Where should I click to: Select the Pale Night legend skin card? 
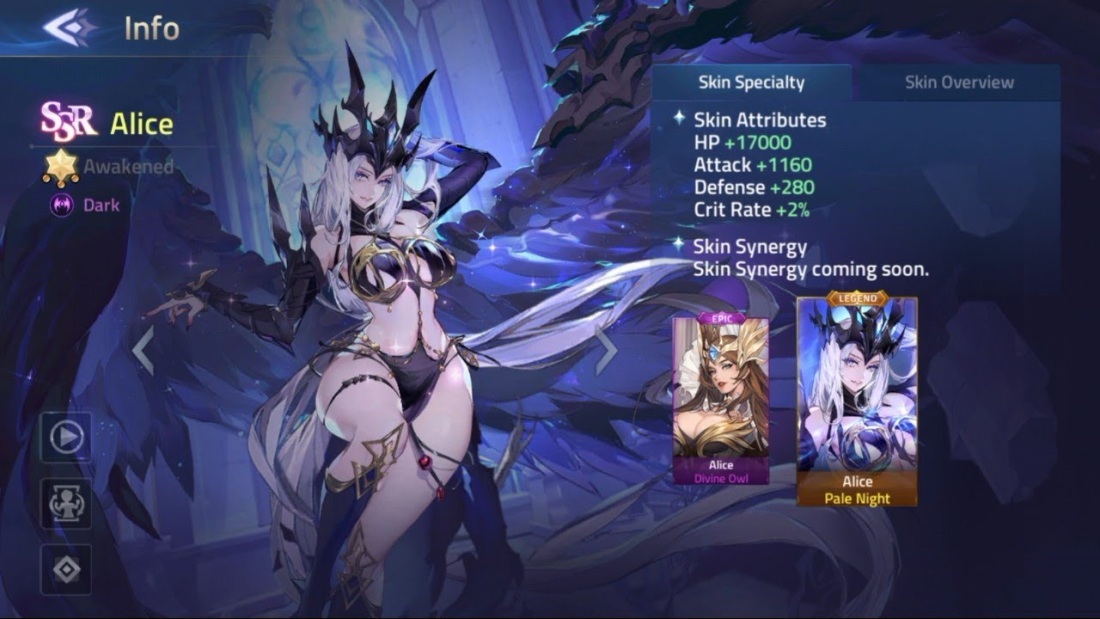pos(857,400)
